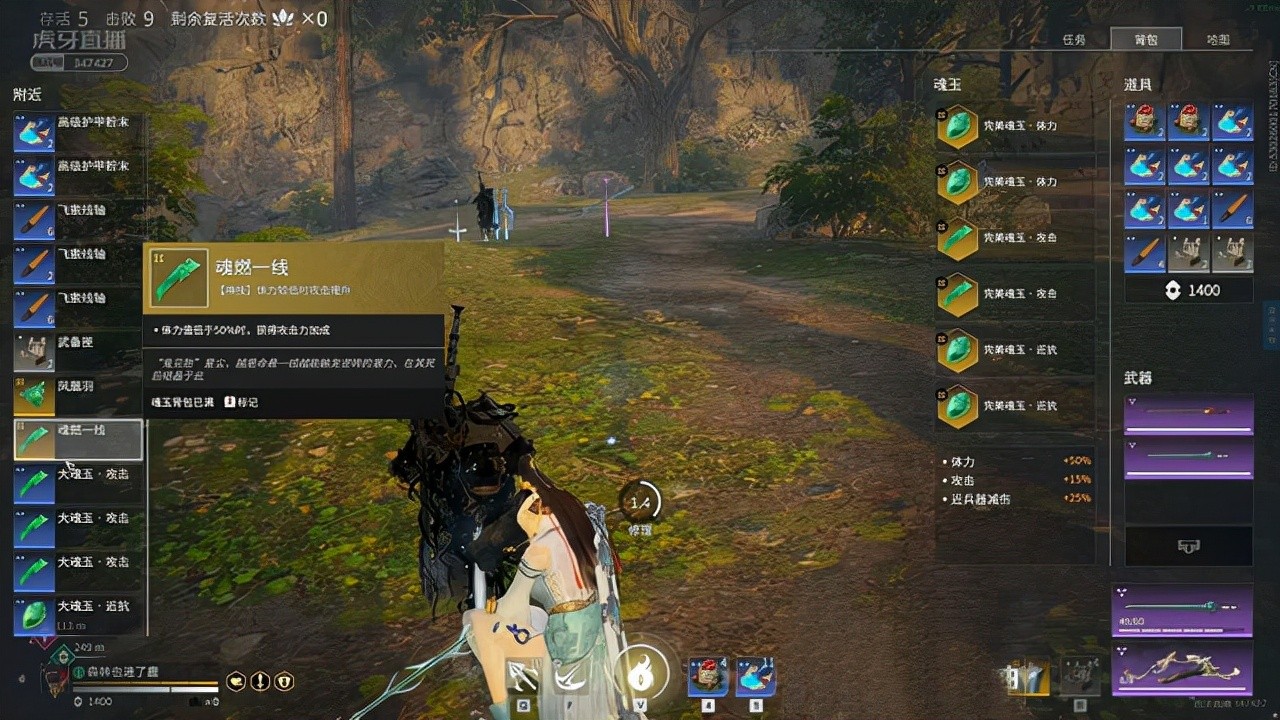
Task: Click the item slot bound to hotkey 5
Action: click(x=757, y=677)
